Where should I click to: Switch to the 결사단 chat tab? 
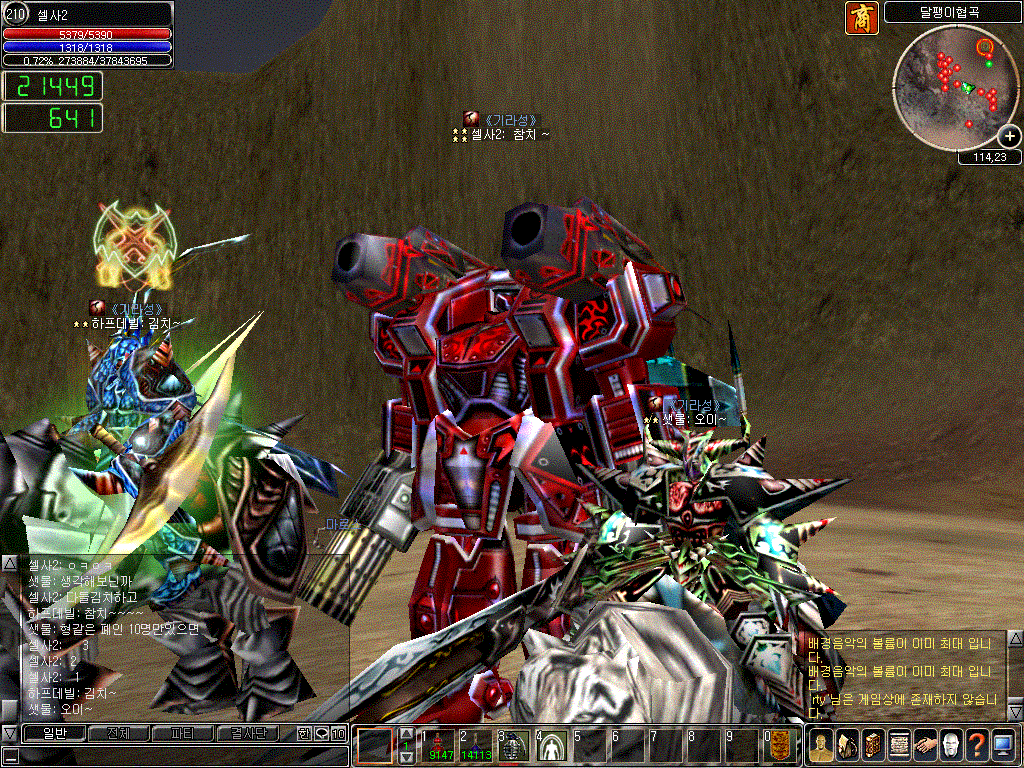pos(247,734)
